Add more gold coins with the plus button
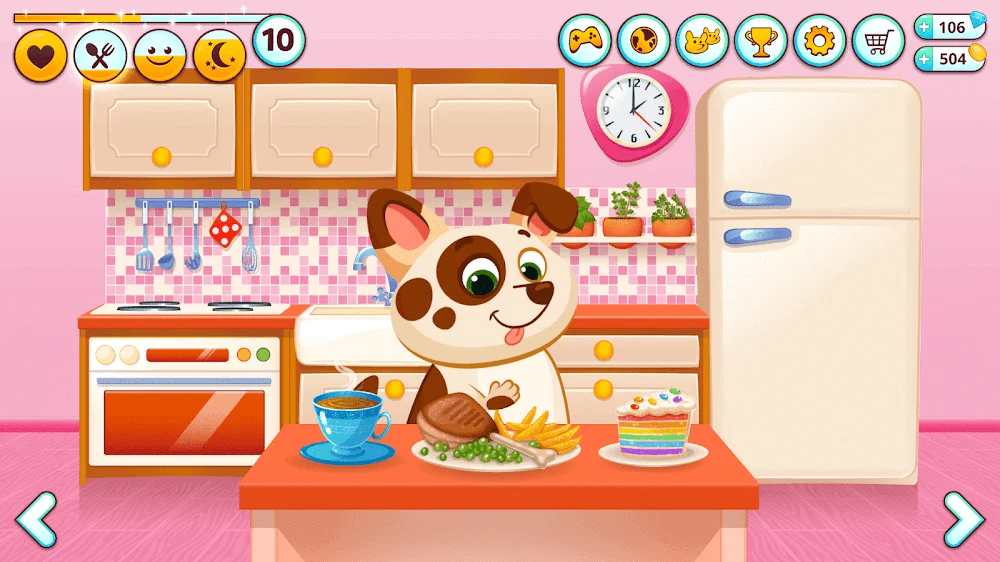Image resolution: width=1000 pixels, height=562 pixels. click(x=923, y=59)
